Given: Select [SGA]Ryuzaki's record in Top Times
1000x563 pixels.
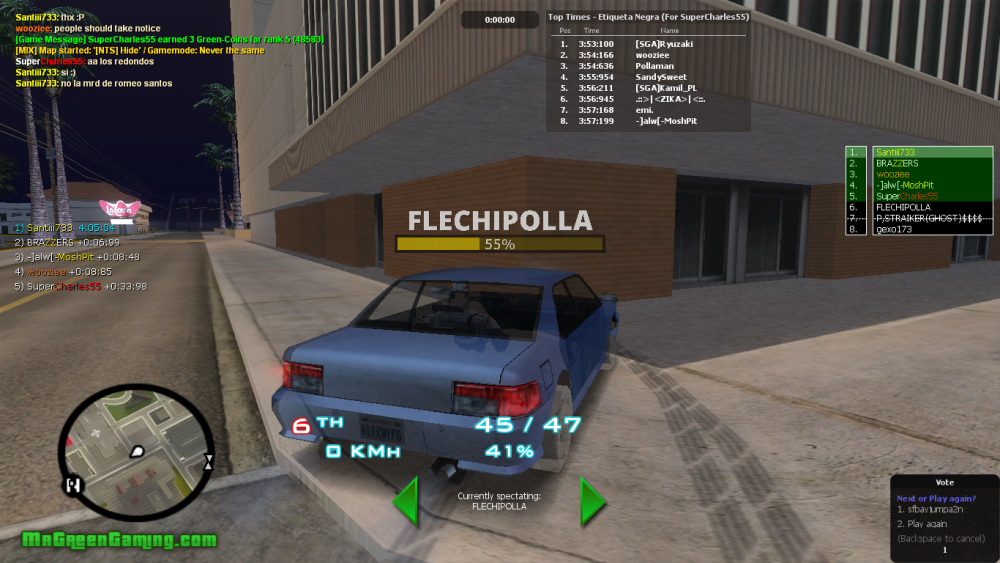Looking at the screenshot, I should click(647, 44).
